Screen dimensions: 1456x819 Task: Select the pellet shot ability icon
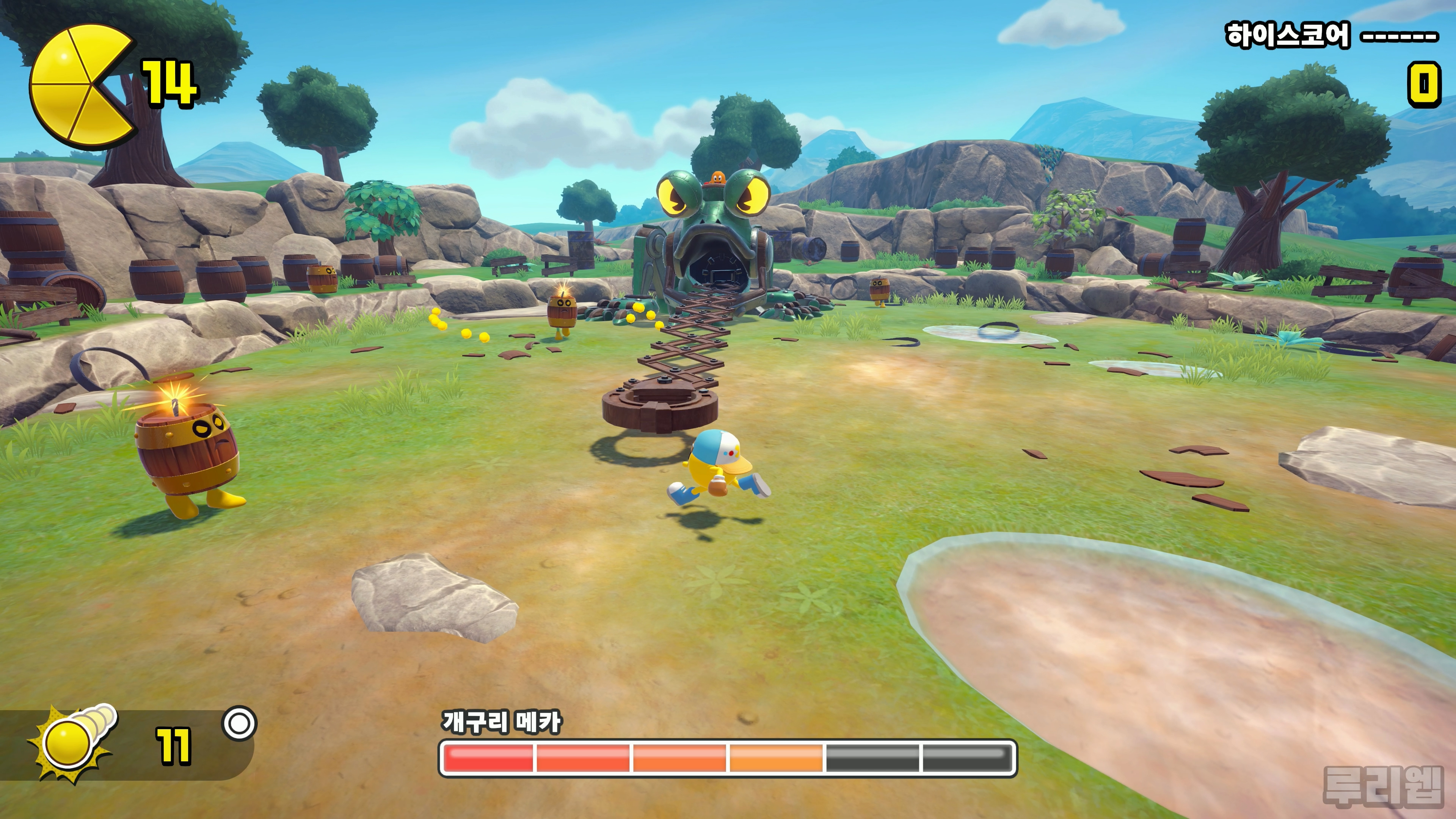74,742
